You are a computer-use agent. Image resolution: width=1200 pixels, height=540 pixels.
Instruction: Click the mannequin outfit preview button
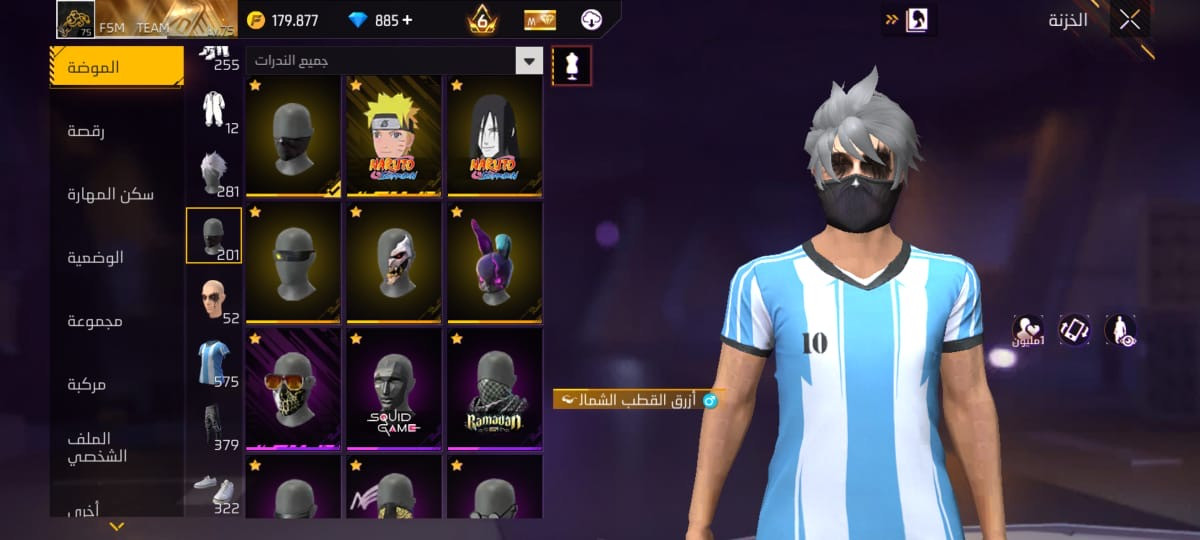pos(572,66)
